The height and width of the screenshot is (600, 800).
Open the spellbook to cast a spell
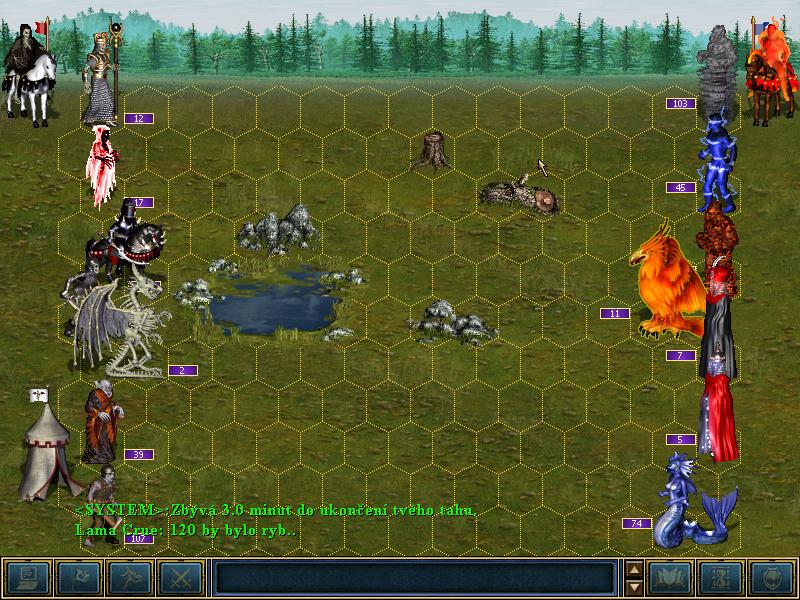(669, 577)
